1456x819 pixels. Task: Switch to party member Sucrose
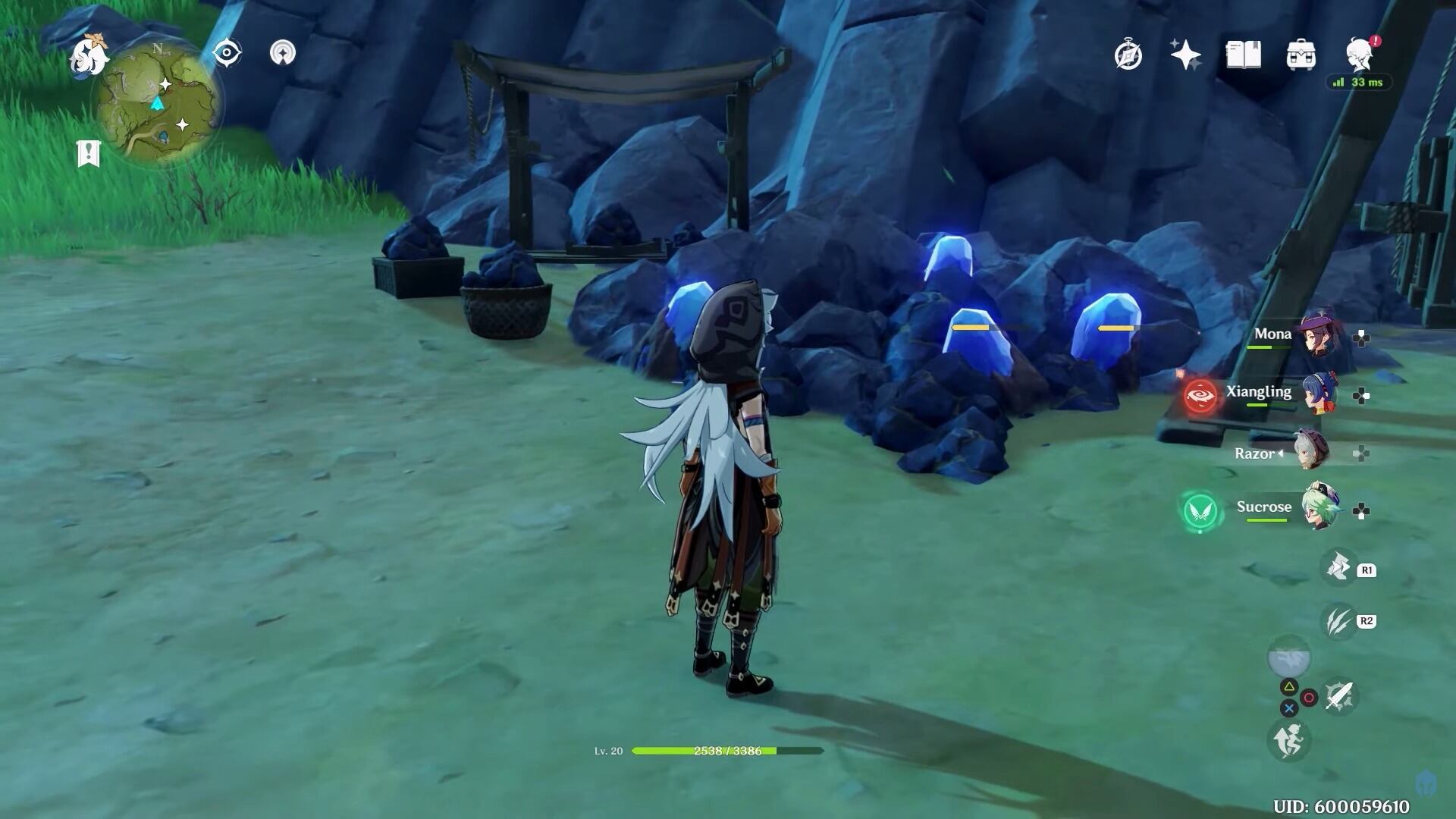coord(1319,507)
